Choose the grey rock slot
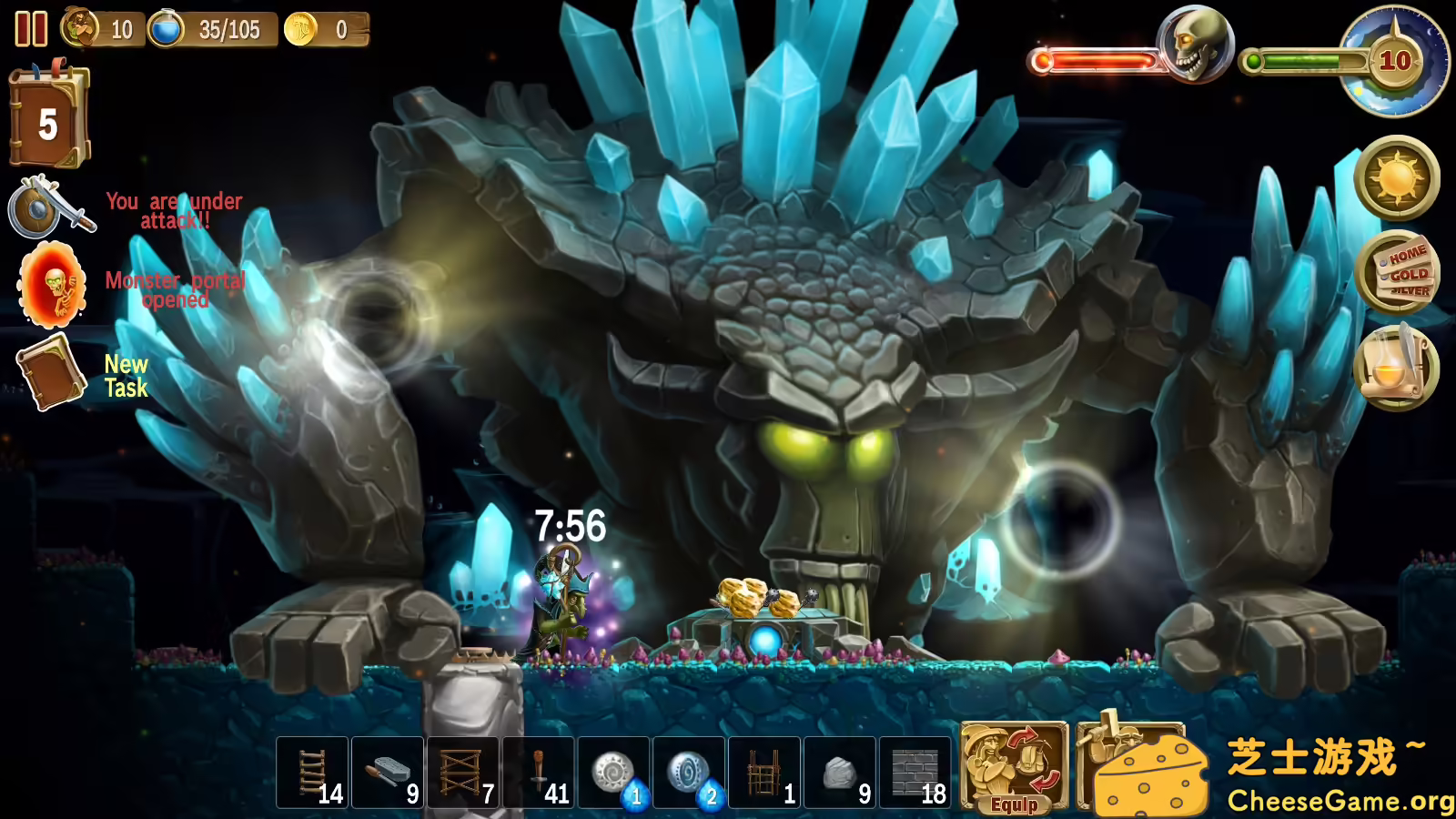 coord(841,773)
